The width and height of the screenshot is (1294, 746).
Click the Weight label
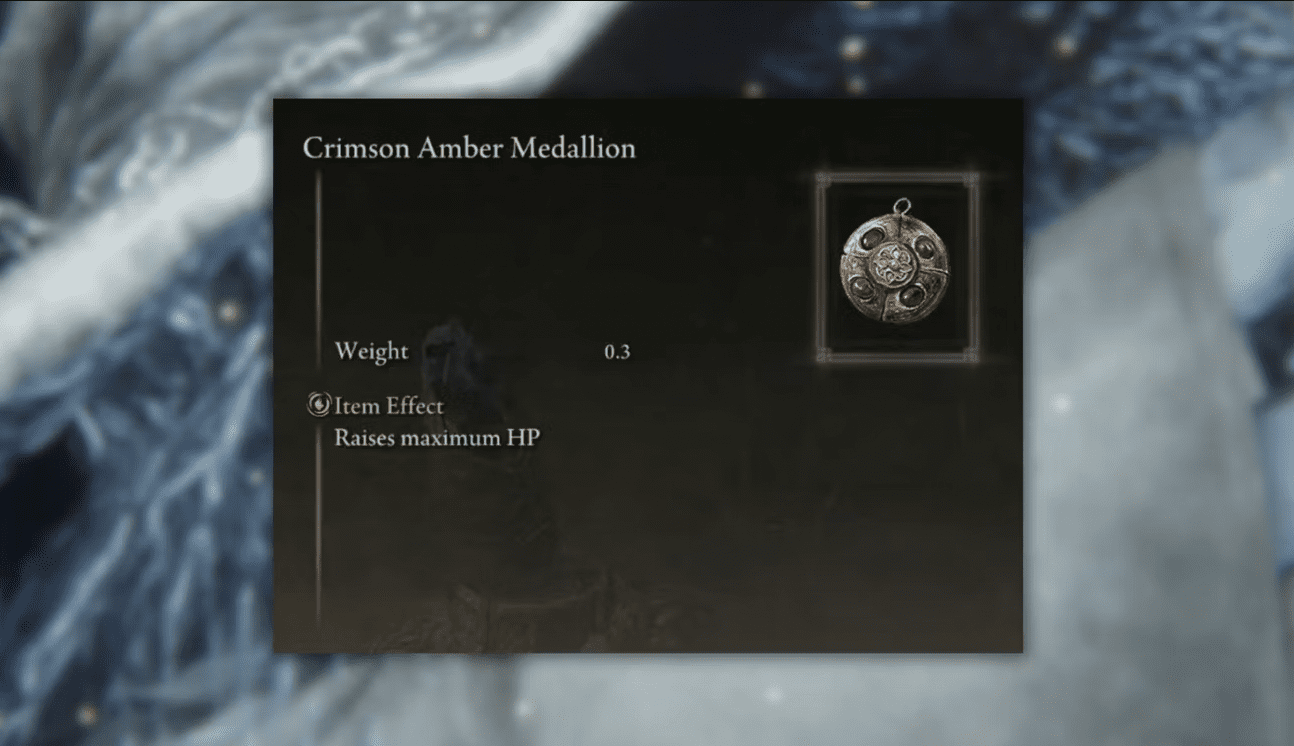click(x=372, y=351)
